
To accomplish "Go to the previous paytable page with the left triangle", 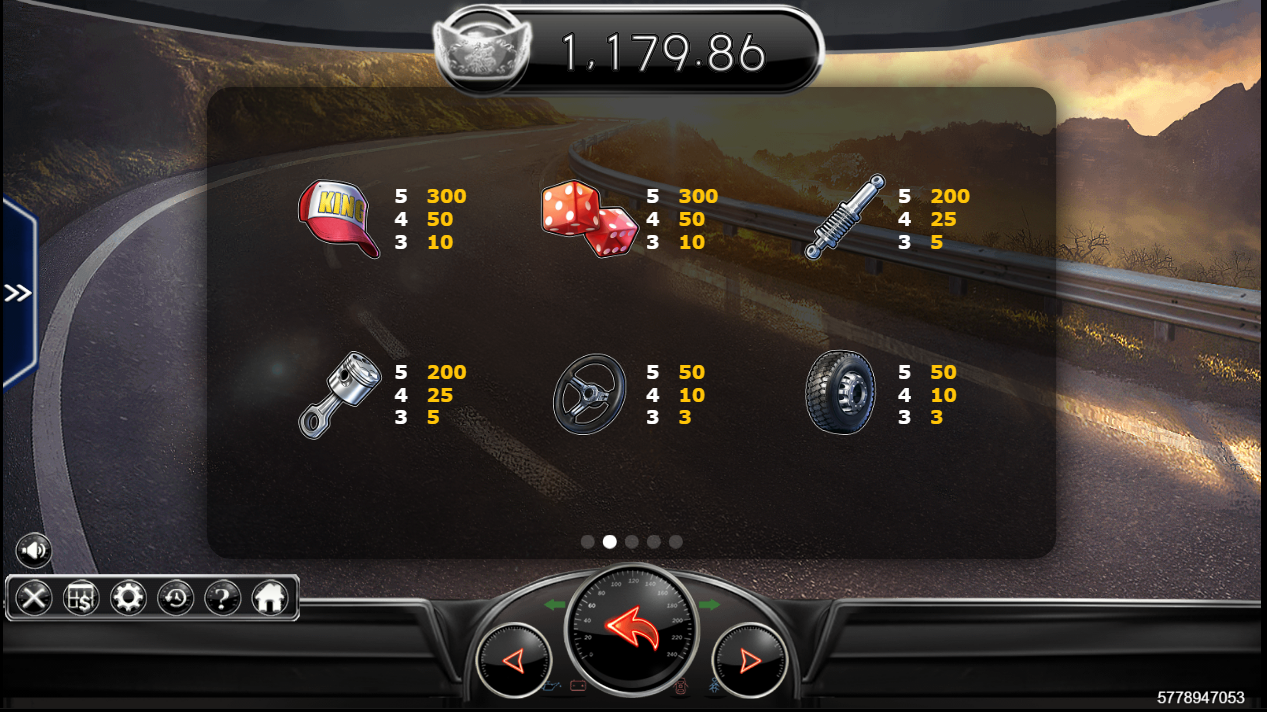I will [x=513, y=660].
